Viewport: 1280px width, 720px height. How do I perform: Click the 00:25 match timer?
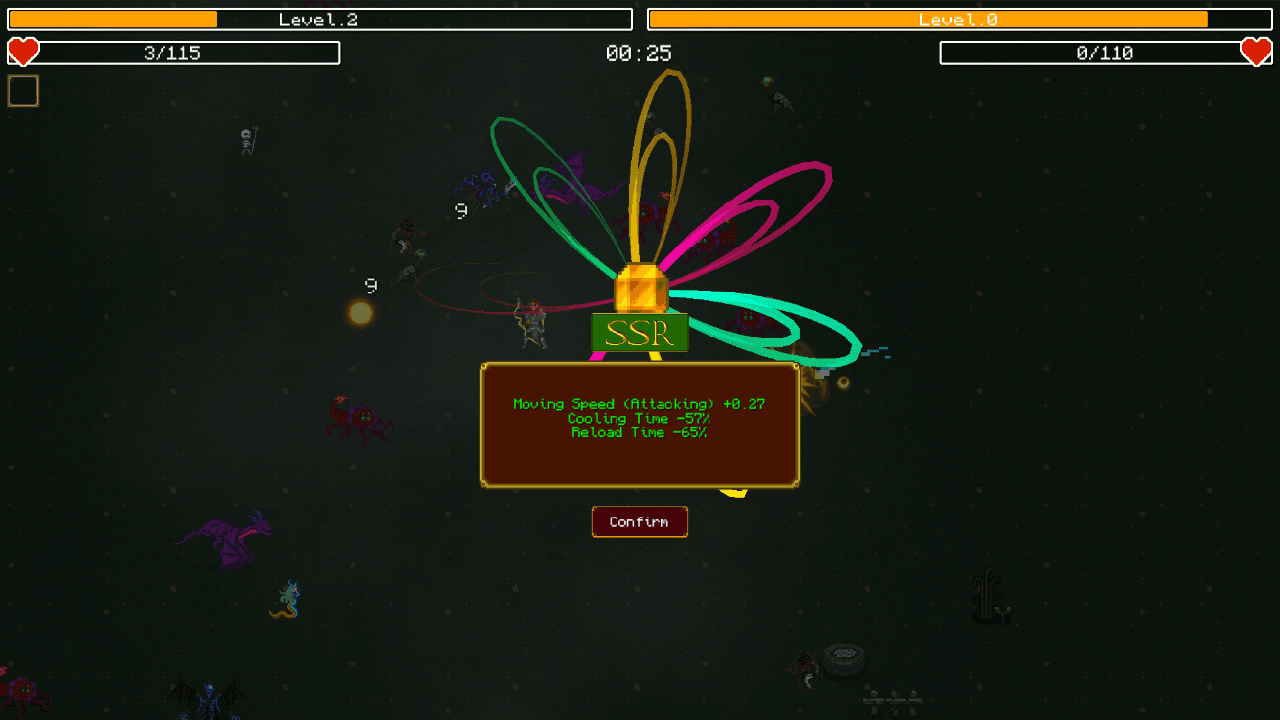pos(640,52)
